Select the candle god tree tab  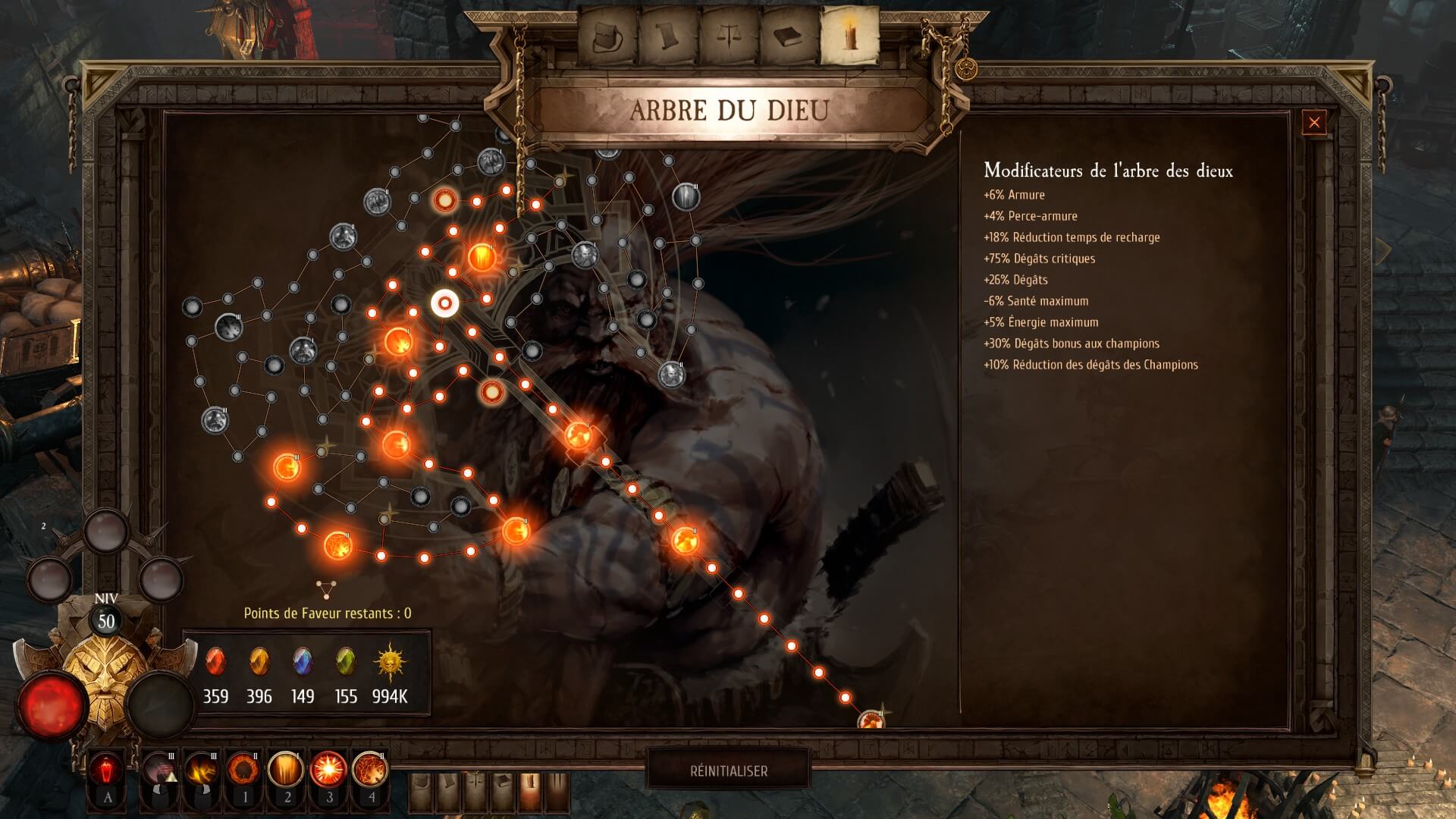coord(850,35)
